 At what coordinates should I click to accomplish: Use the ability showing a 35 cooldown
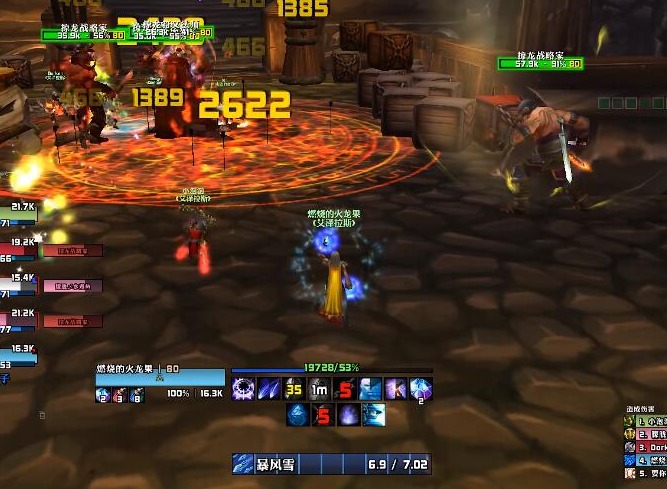coord(294,390)
